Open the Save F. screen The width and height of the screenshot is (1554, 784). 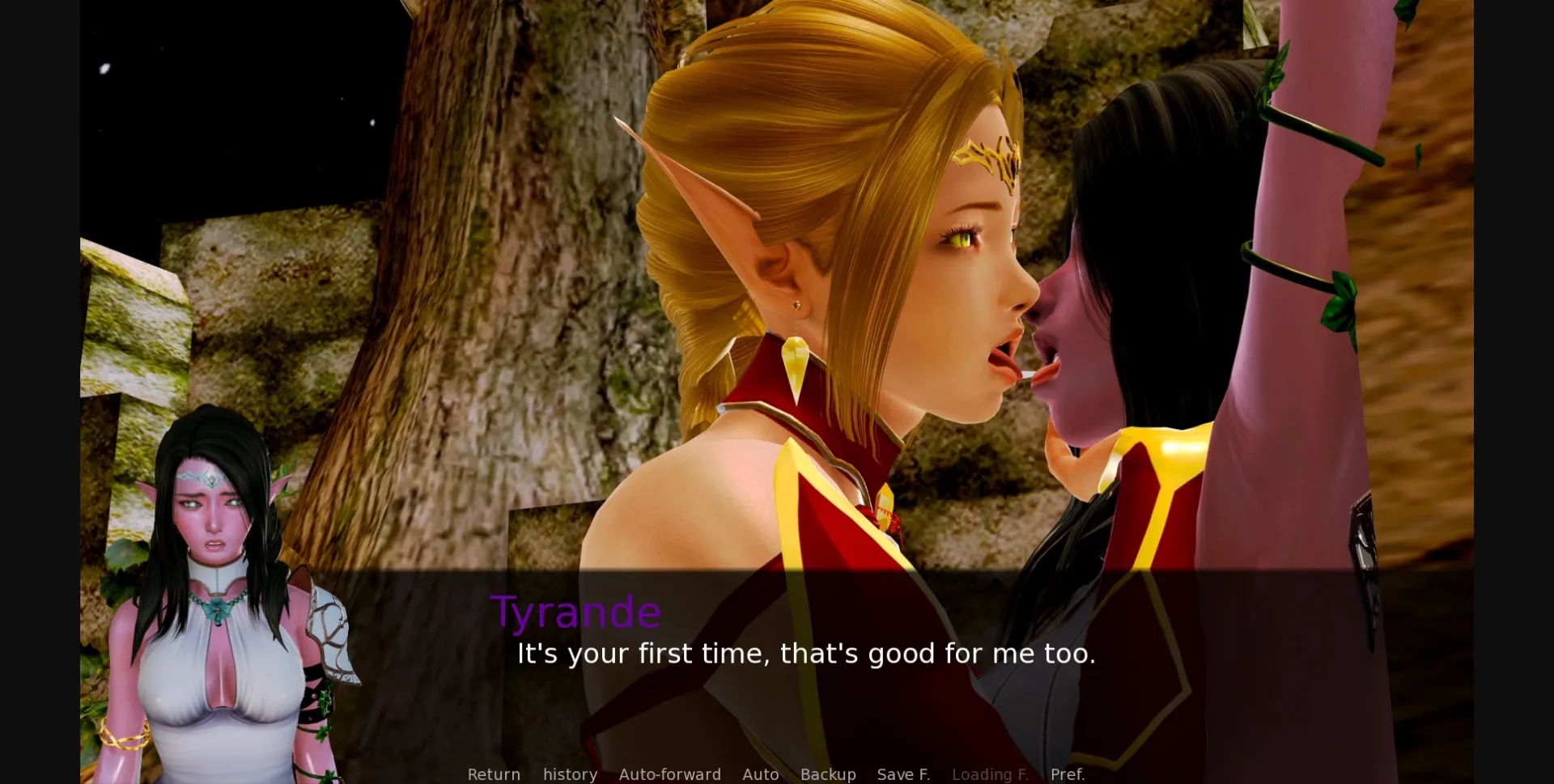[x=903, y=774]
